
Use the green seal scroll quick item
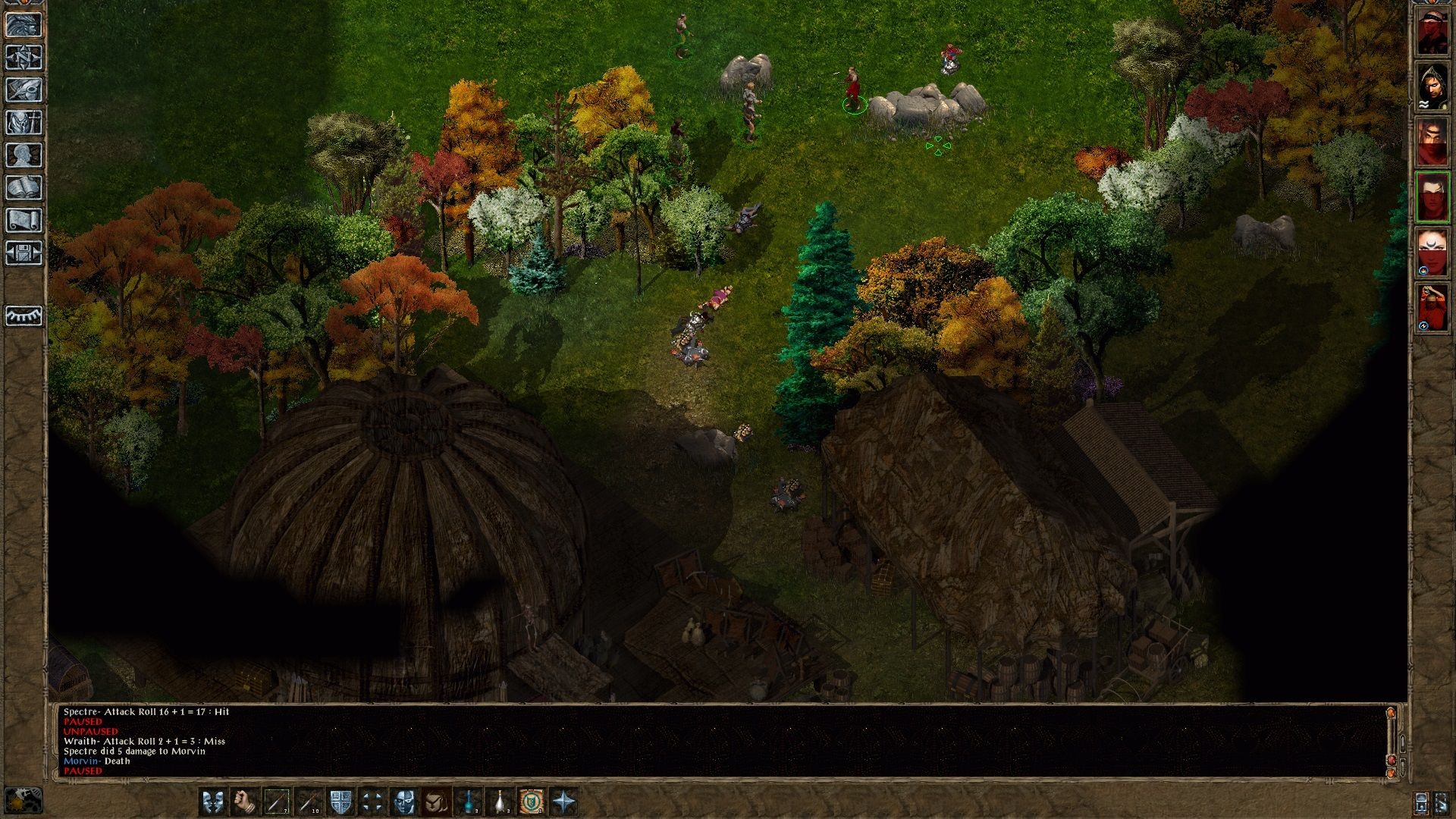click(532, 802)
